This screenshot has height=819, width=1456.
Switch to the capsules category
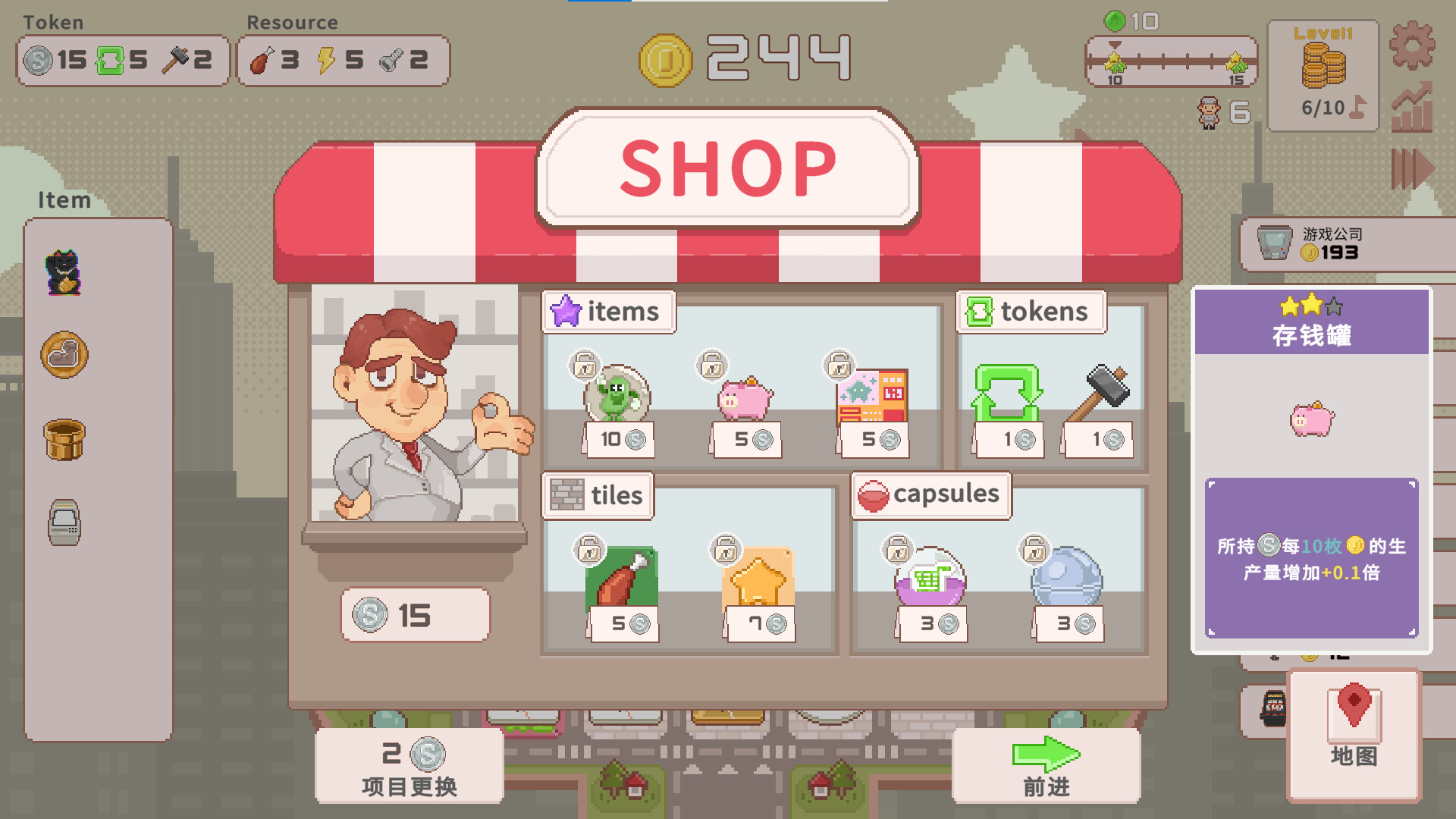[931, 494]
